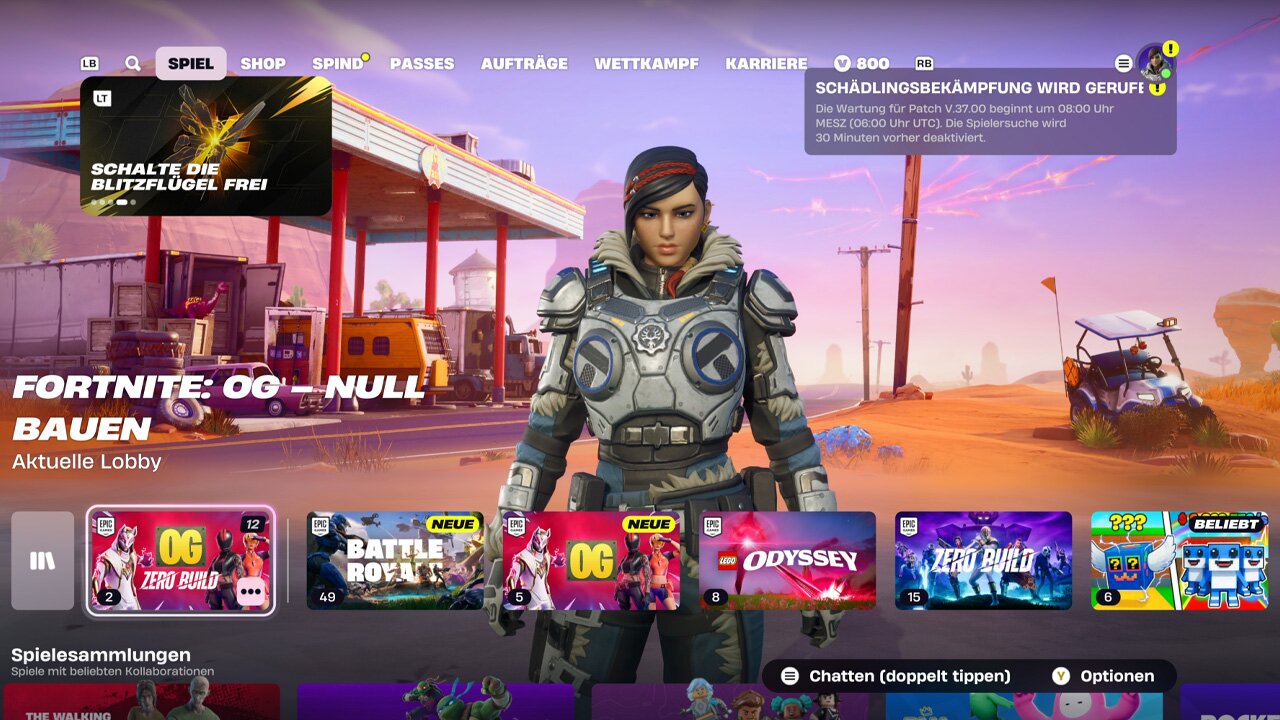Click your profile avatar in the top right
1280x720 pixels.
point(1156,66)
